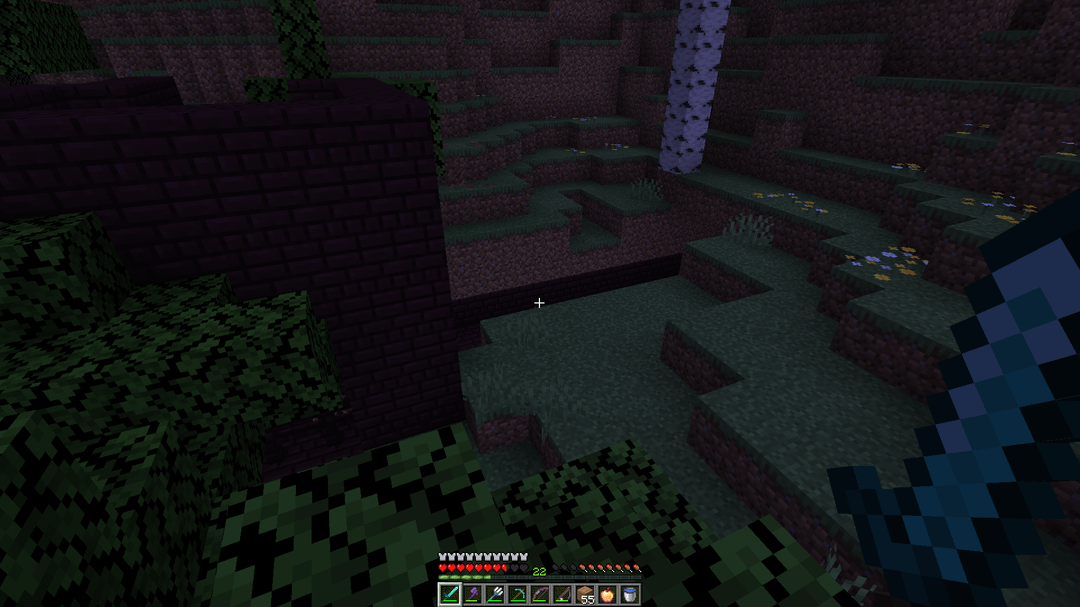The width and height of the screenshot is (1080, 607).
Task: Select the diamond sword hotbar slot
Action: coord(449,595)
